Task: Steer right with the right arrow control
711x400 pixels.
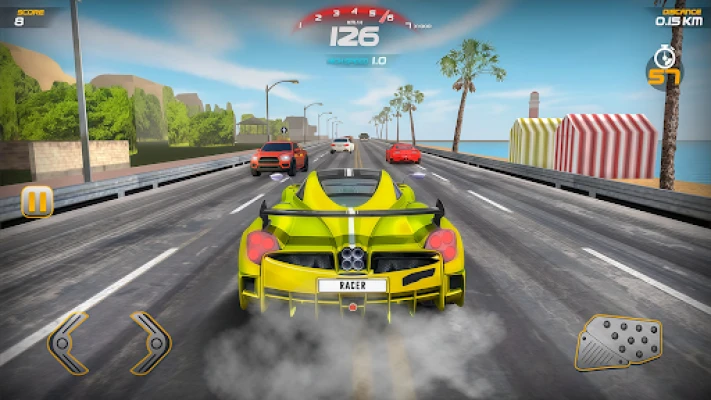Action: 150,343
